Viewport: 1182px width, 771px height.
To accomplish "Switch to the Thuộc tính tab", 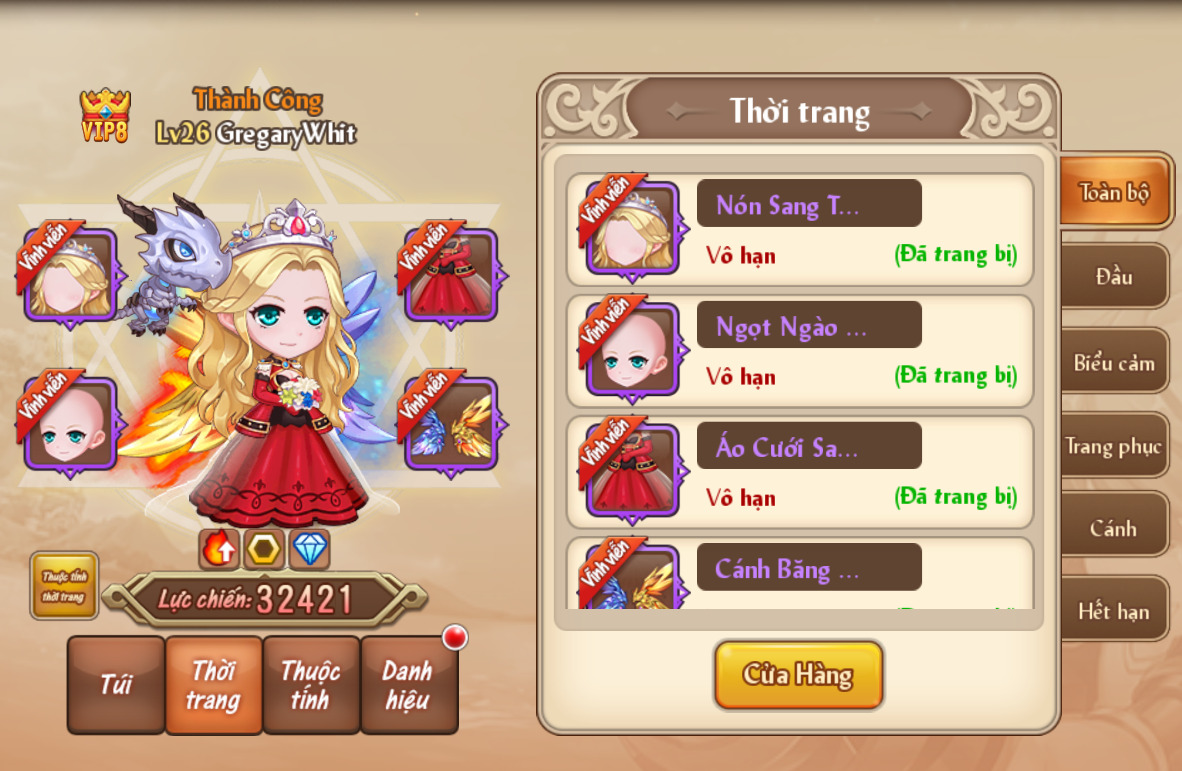I will [x=310, y=685].
